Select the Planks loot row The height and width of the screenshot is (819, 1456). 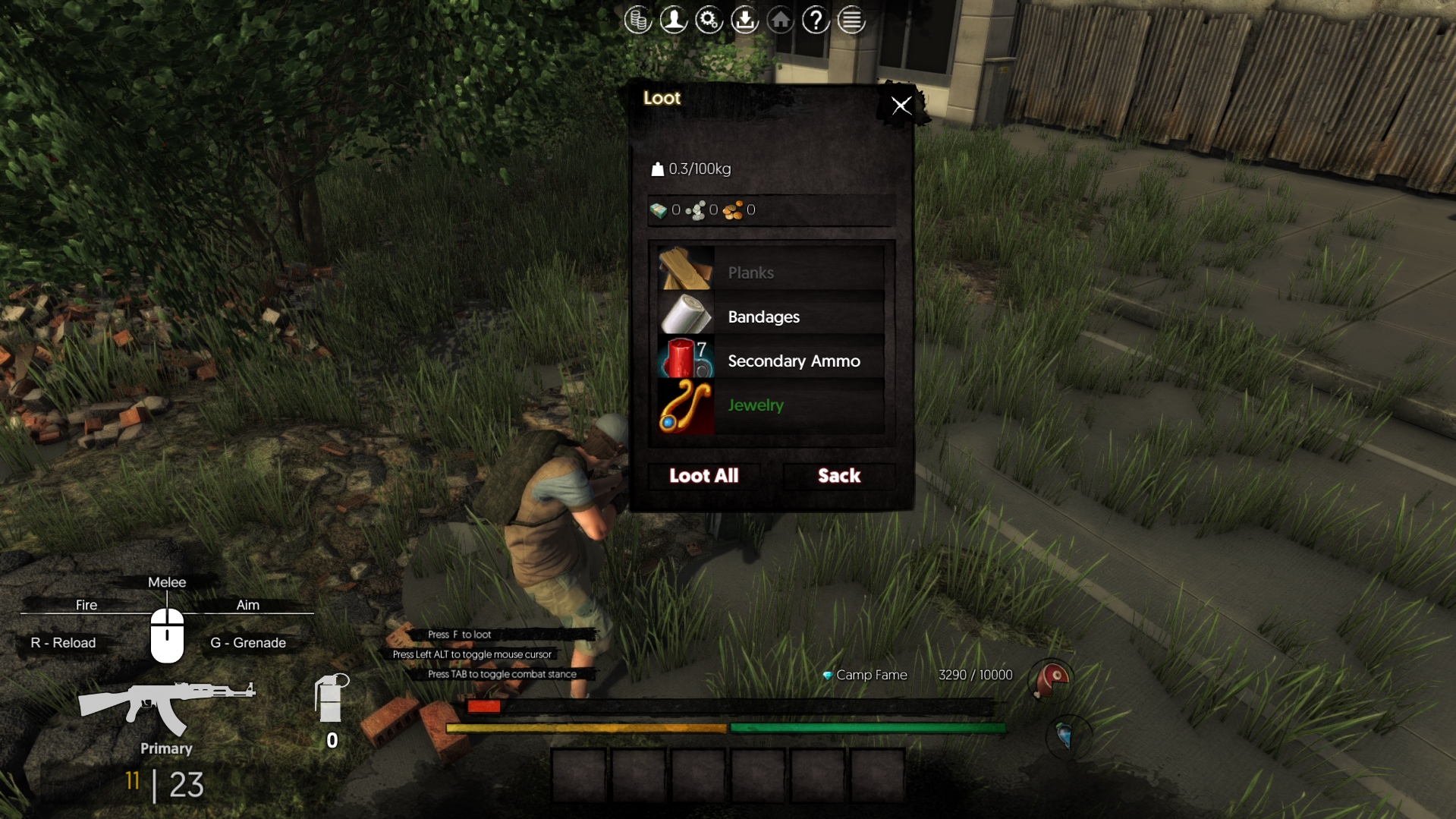tap(771, 272)
